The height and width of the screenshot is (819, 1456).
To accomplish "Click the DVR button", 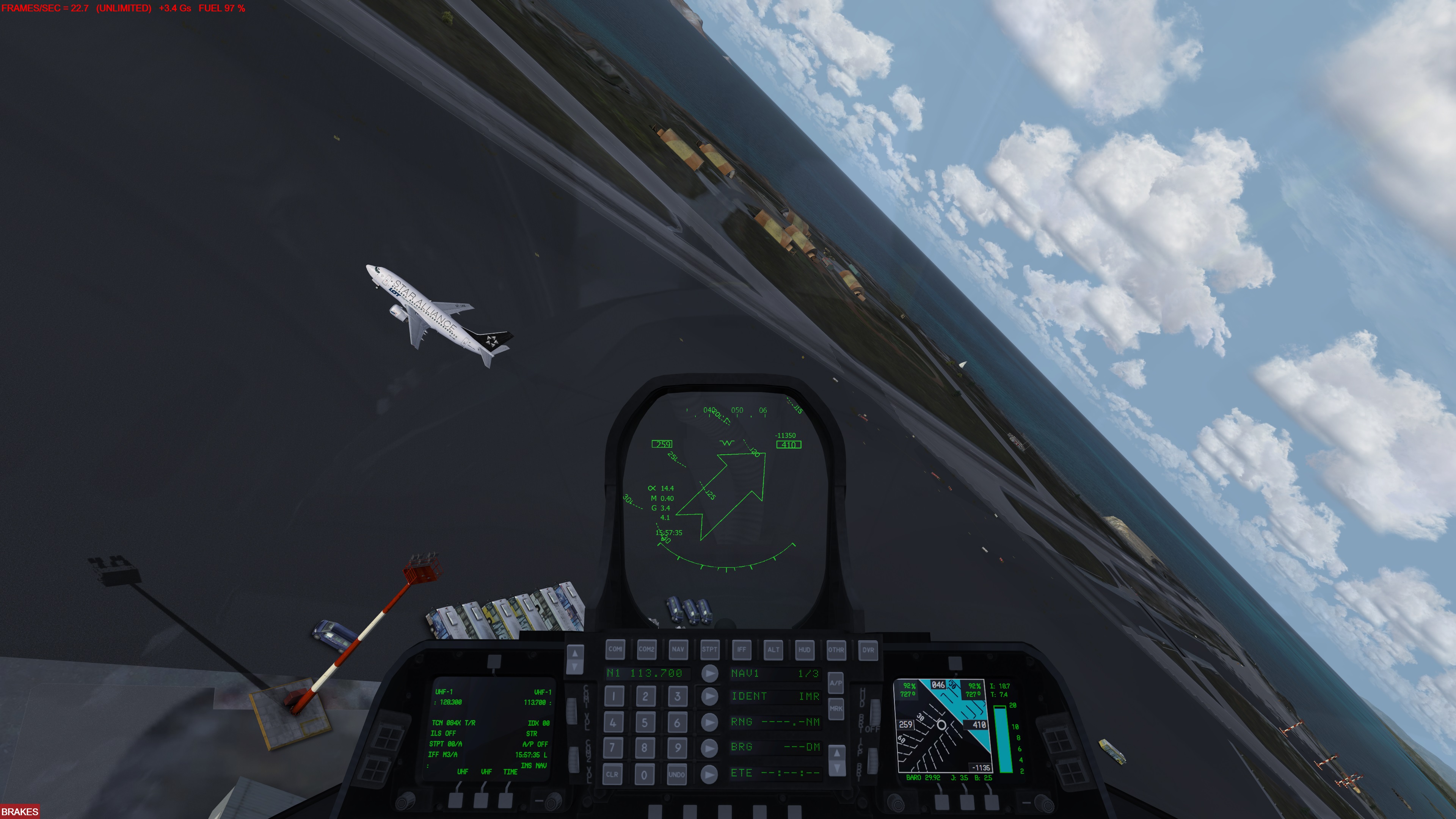I will pyautogui.click(x=868, y=650).
